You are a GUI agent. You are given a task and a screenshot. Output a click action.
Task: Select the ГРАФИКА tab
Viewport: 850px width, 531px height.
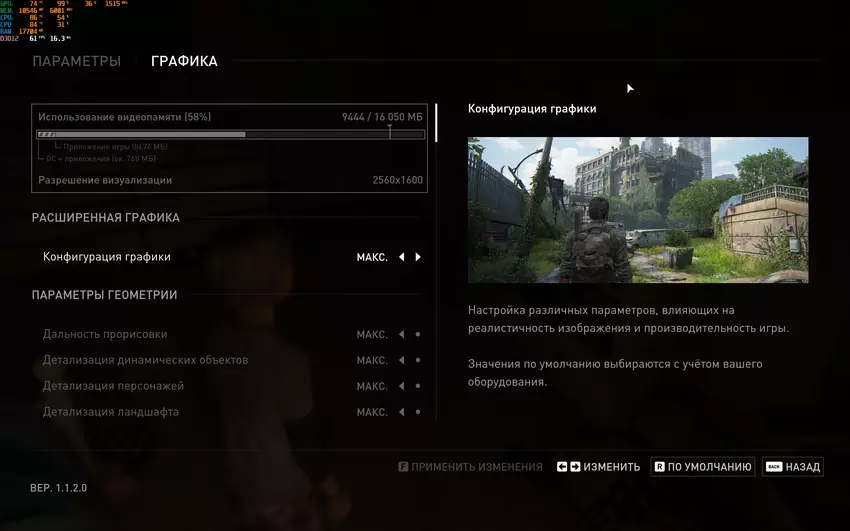(184, 62)
